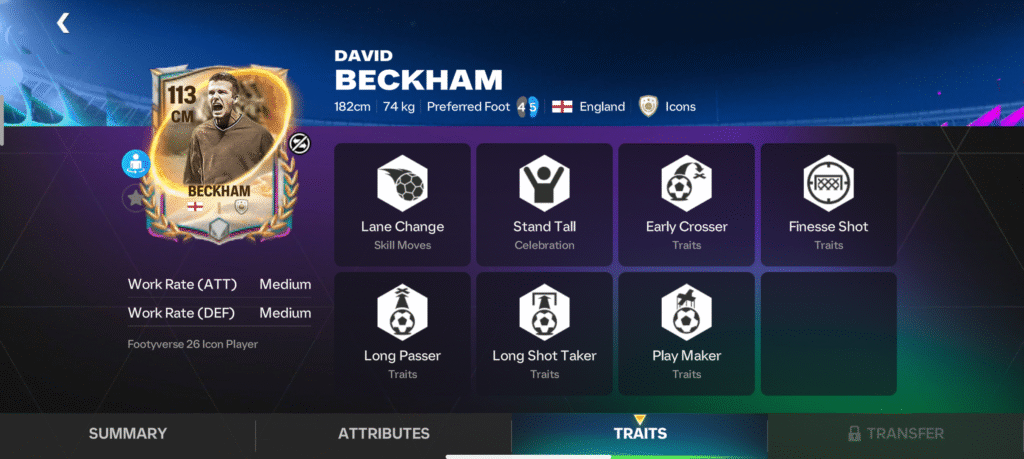This screenshot has height=459, width=1024.
Task: Open the Lane Change skill move tile
Action: coord(402,204)
